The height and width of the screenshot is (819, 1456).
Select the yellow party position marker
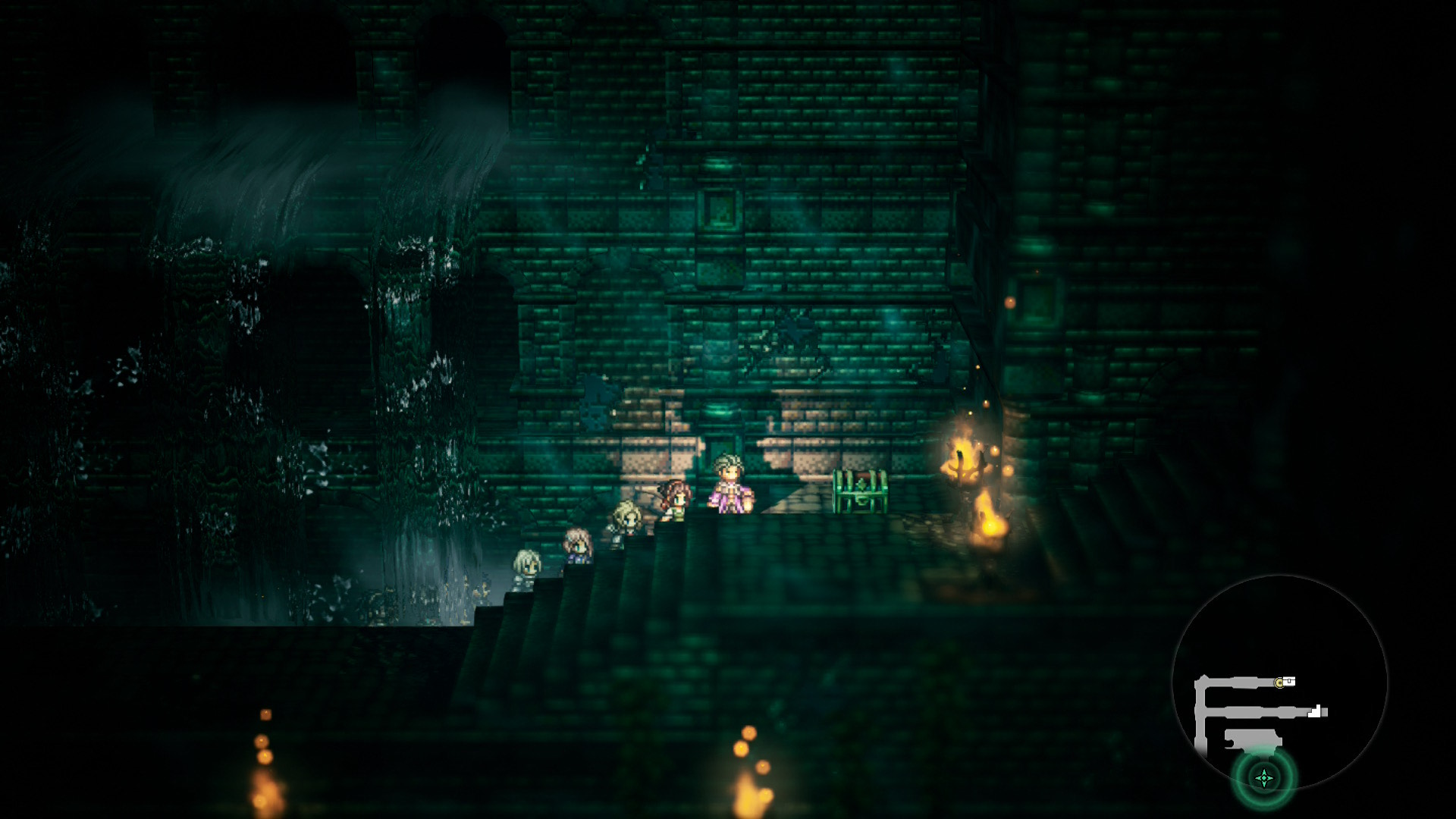click(x=1279, y=683)
